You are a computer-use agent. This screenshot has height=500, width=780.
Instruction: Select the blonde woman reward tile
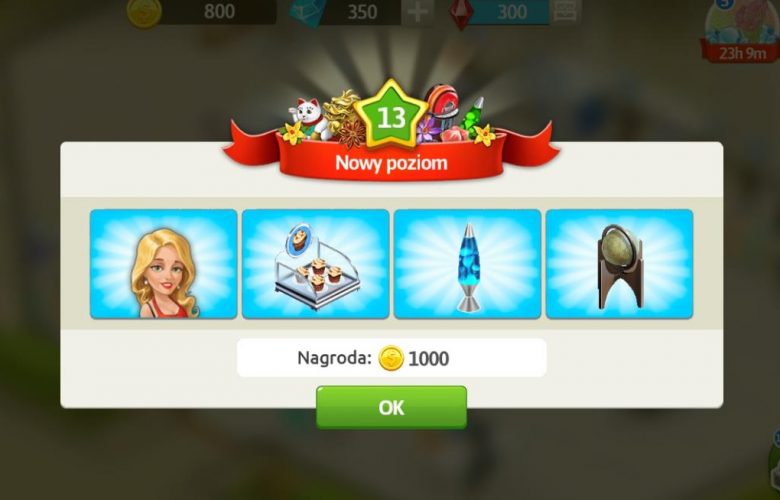coord(164,264)
